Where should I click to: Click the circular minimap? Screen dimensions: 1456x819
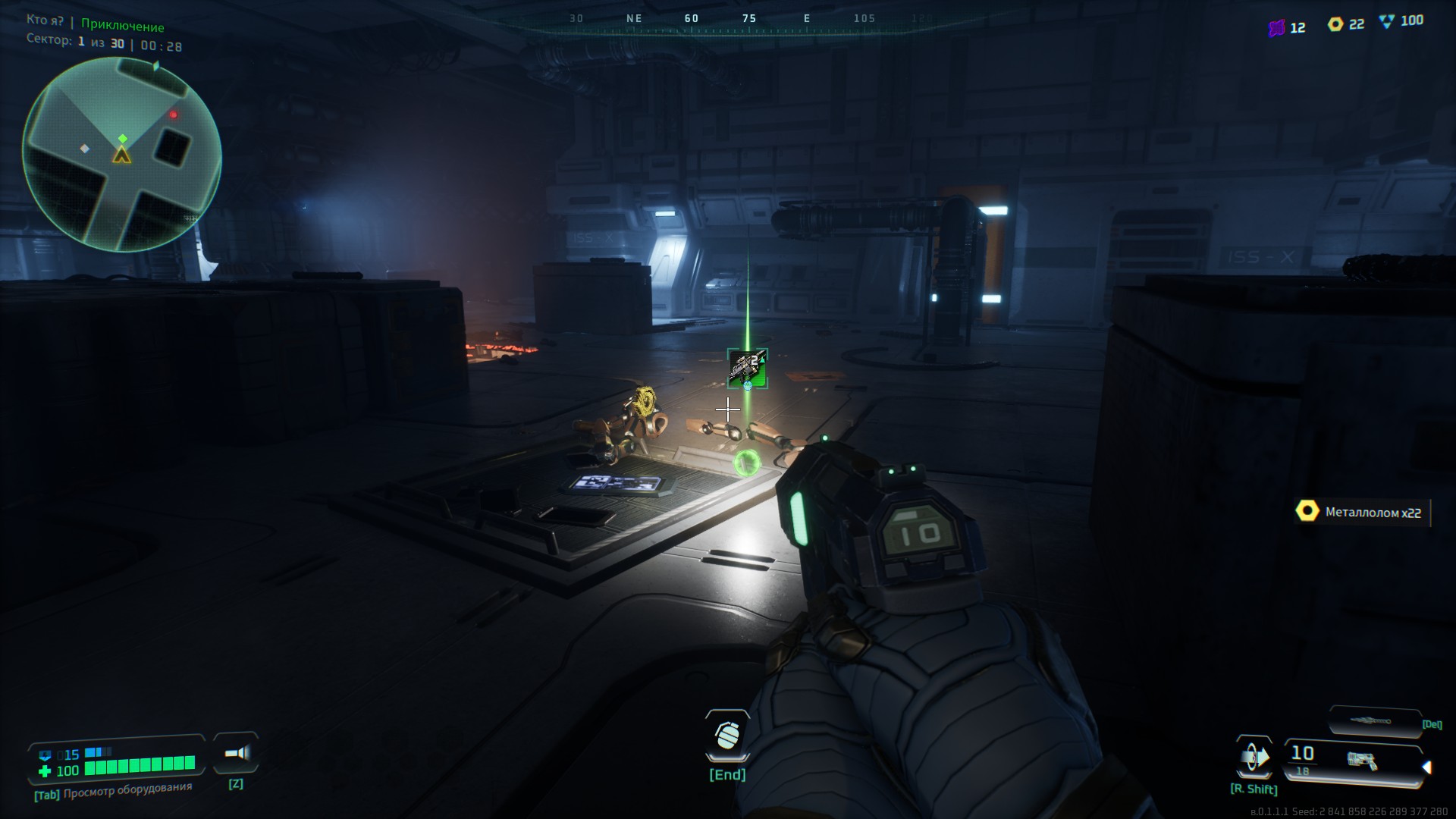122,155
